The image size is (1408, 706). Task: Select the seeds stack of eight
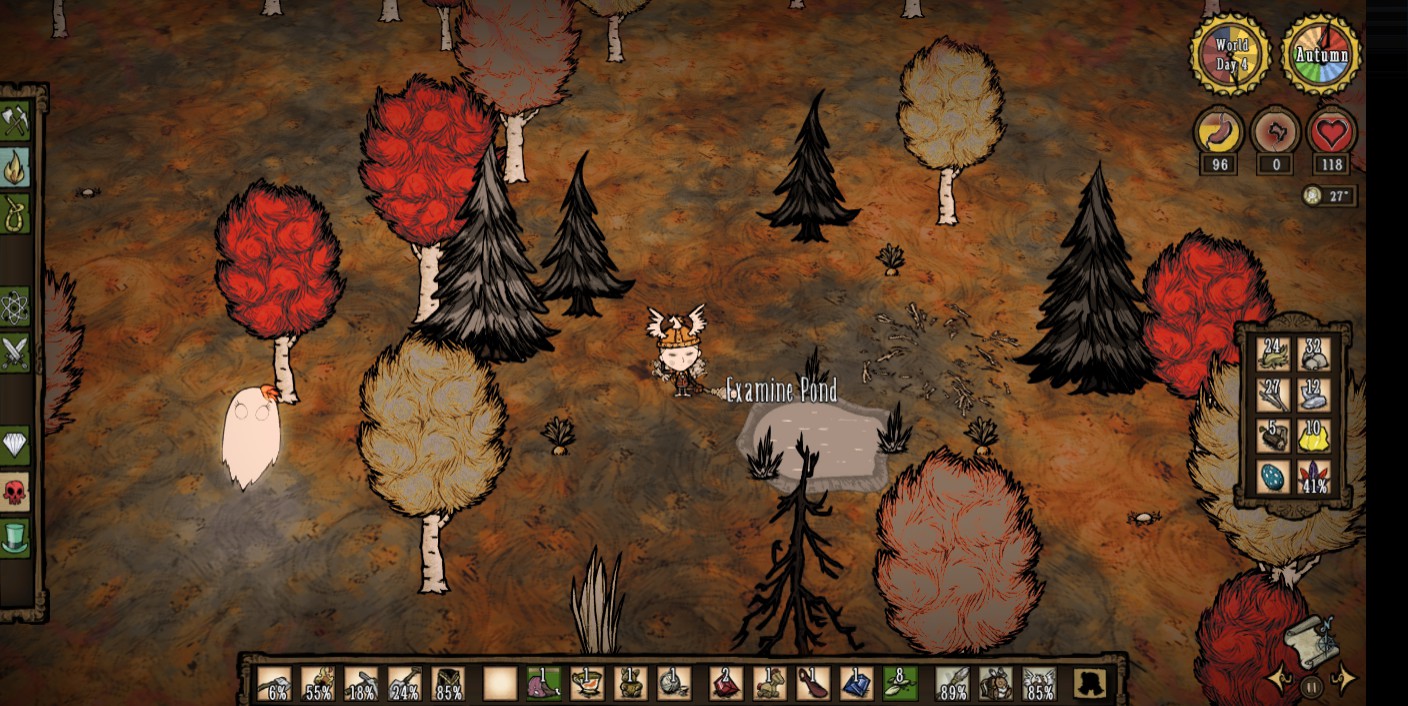click(899, 684)
